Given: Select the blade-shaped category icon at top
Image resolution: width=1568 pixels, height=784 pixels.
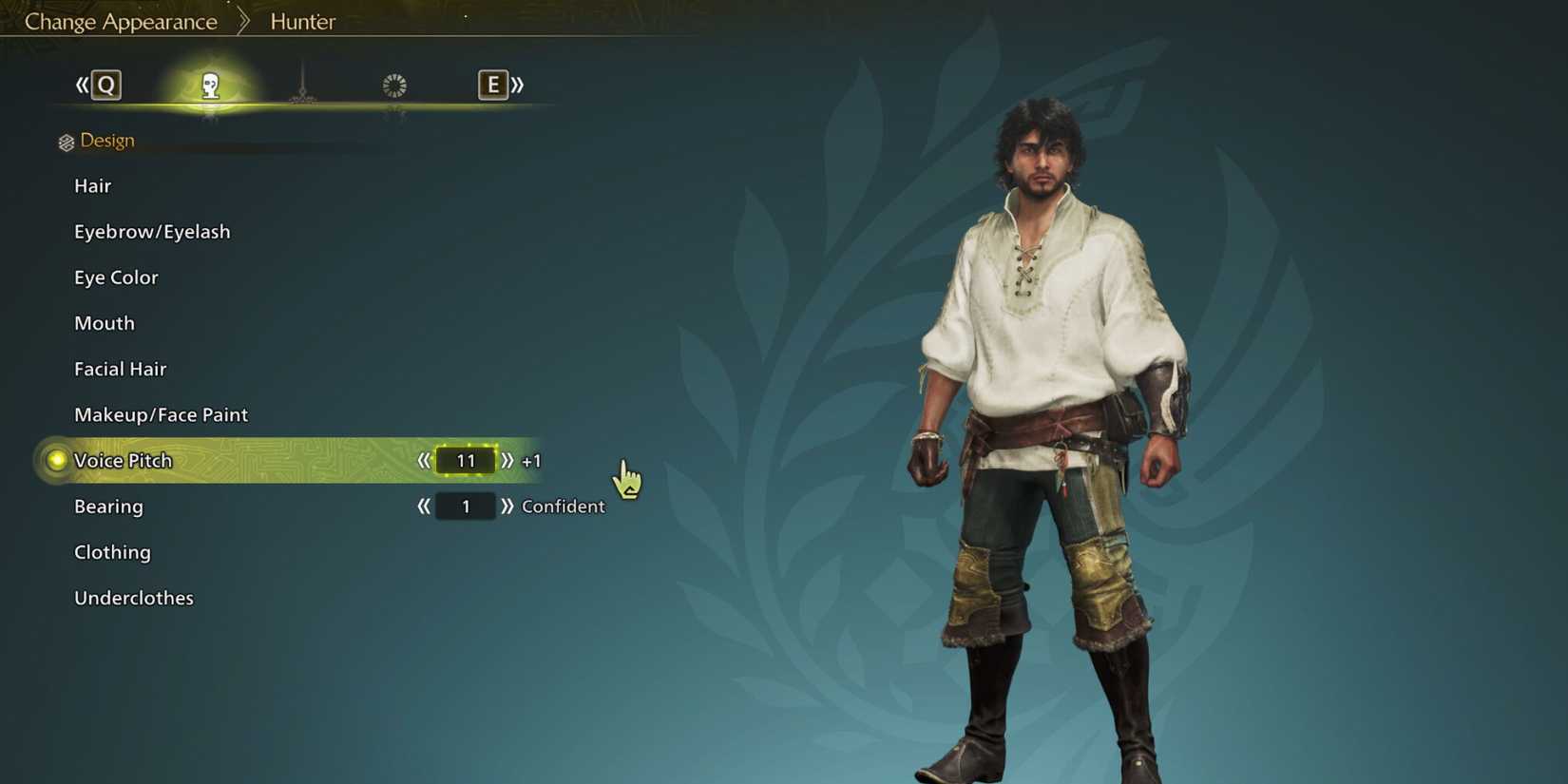Looking at the screenshot, I should pyautogui.click(x=302, y=85).
